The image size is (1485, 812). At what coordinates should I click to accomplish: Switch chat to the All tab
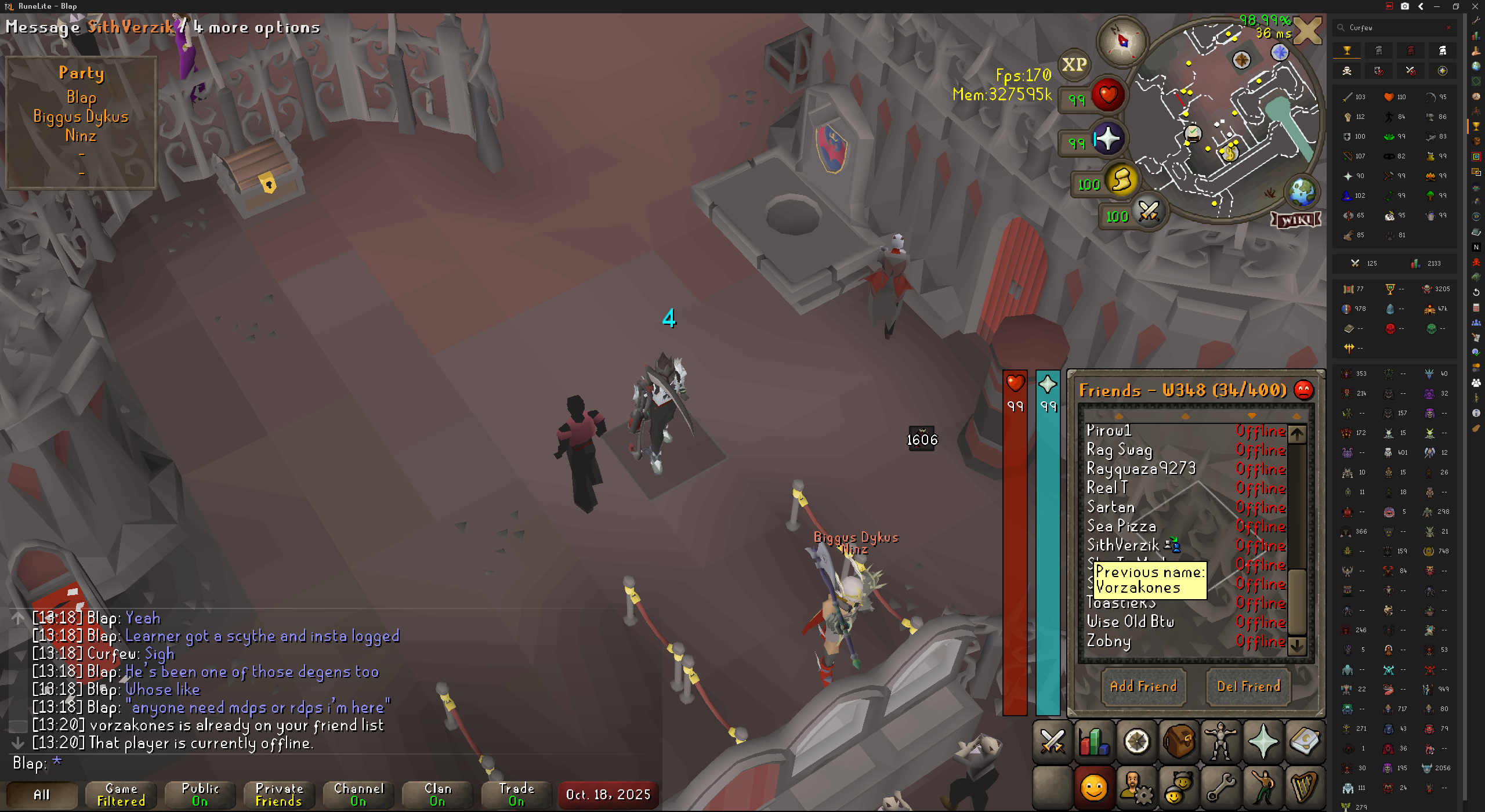click(x=42, y=795)
